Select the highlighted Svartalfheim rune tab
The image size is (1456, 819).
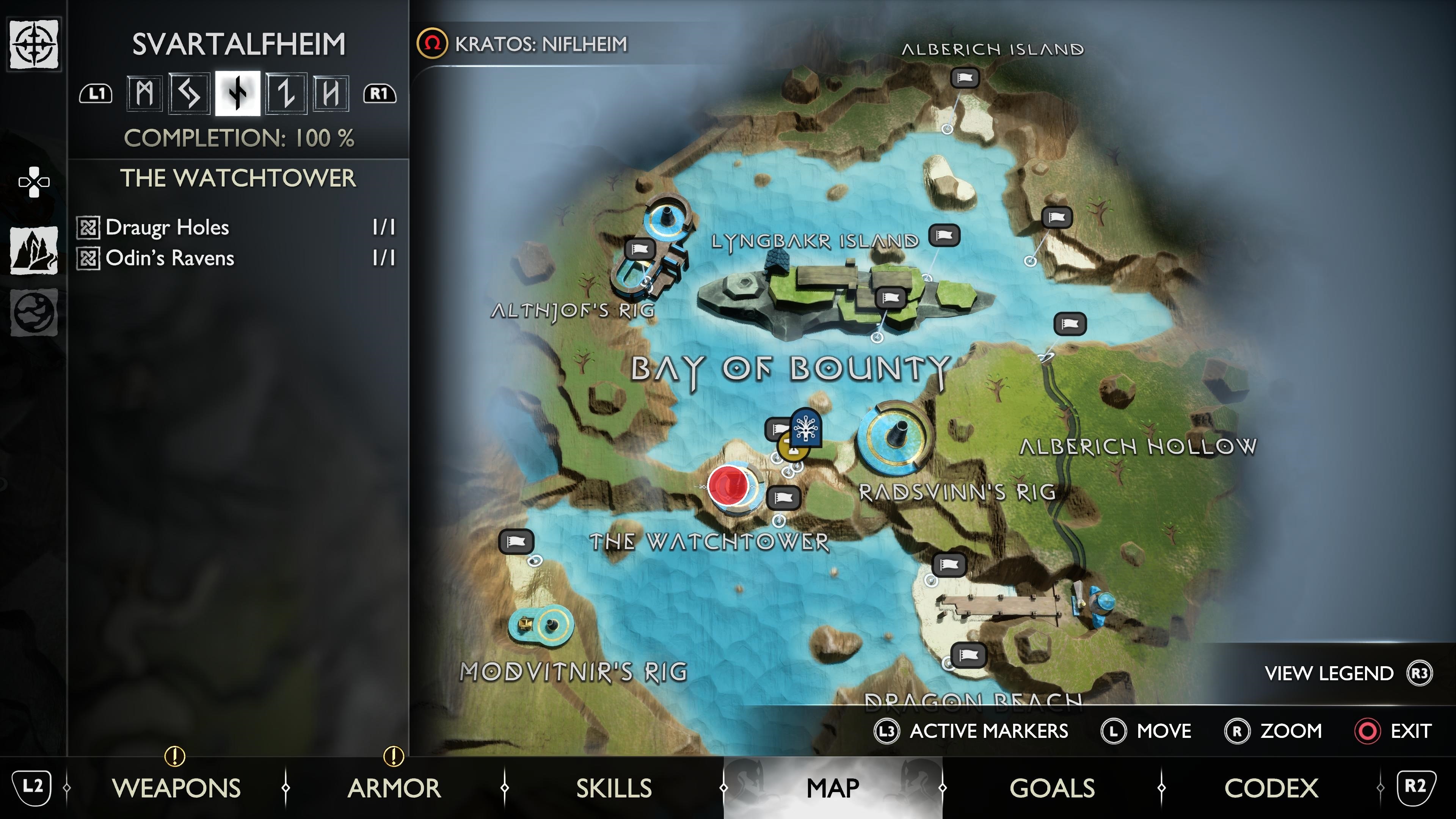coord(238,93)
